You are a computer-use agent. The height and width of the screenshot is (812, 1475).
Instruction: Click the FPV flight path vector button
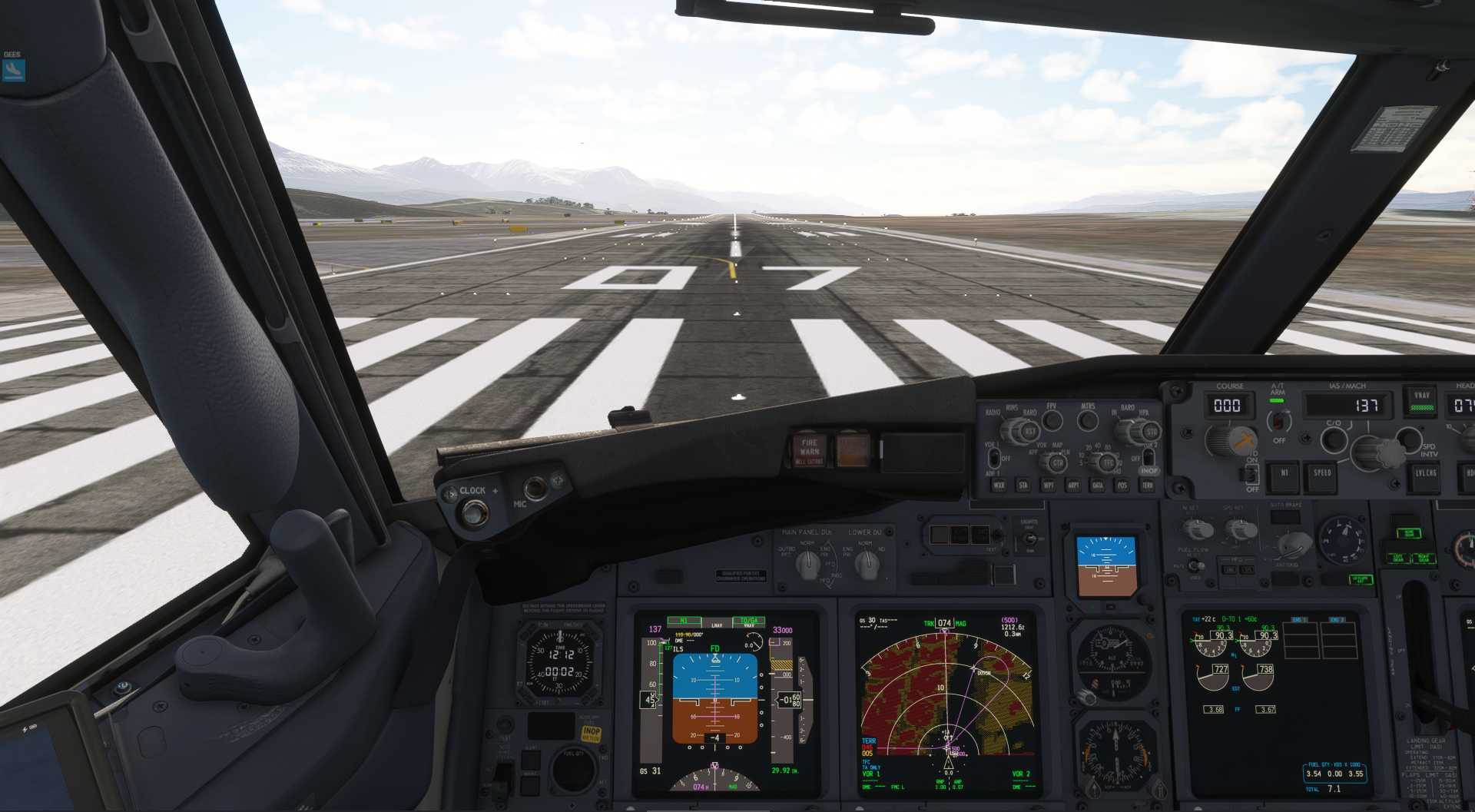tap(1052, 419)
